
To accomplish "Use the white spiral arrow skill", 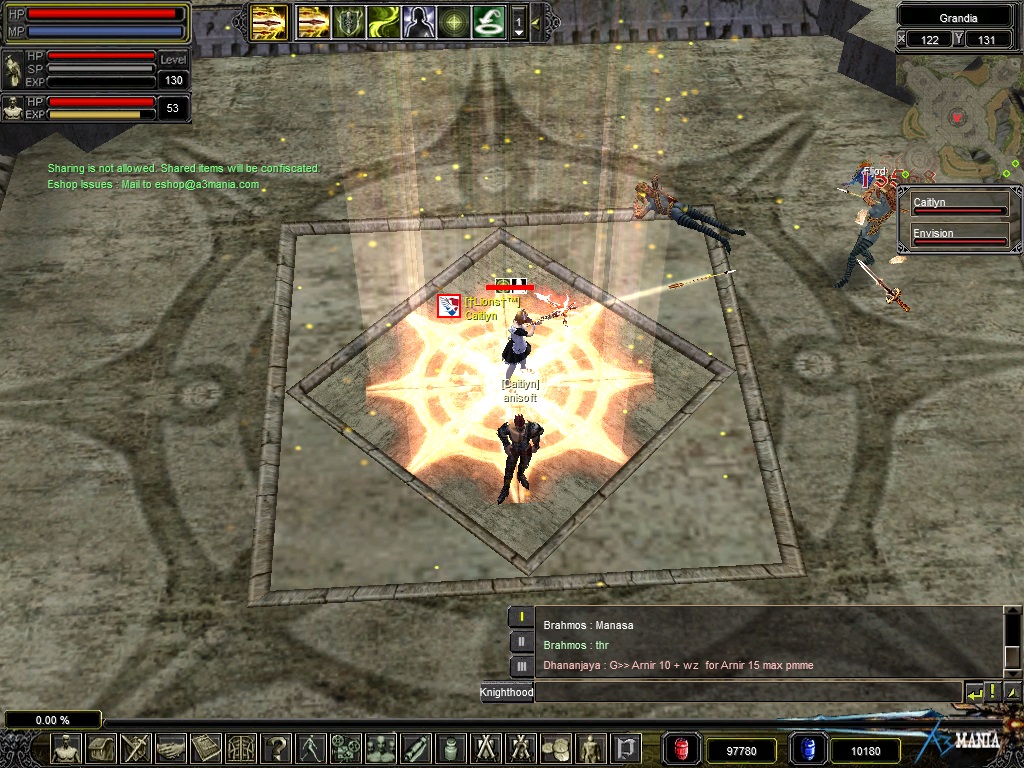I will (488, 21).
